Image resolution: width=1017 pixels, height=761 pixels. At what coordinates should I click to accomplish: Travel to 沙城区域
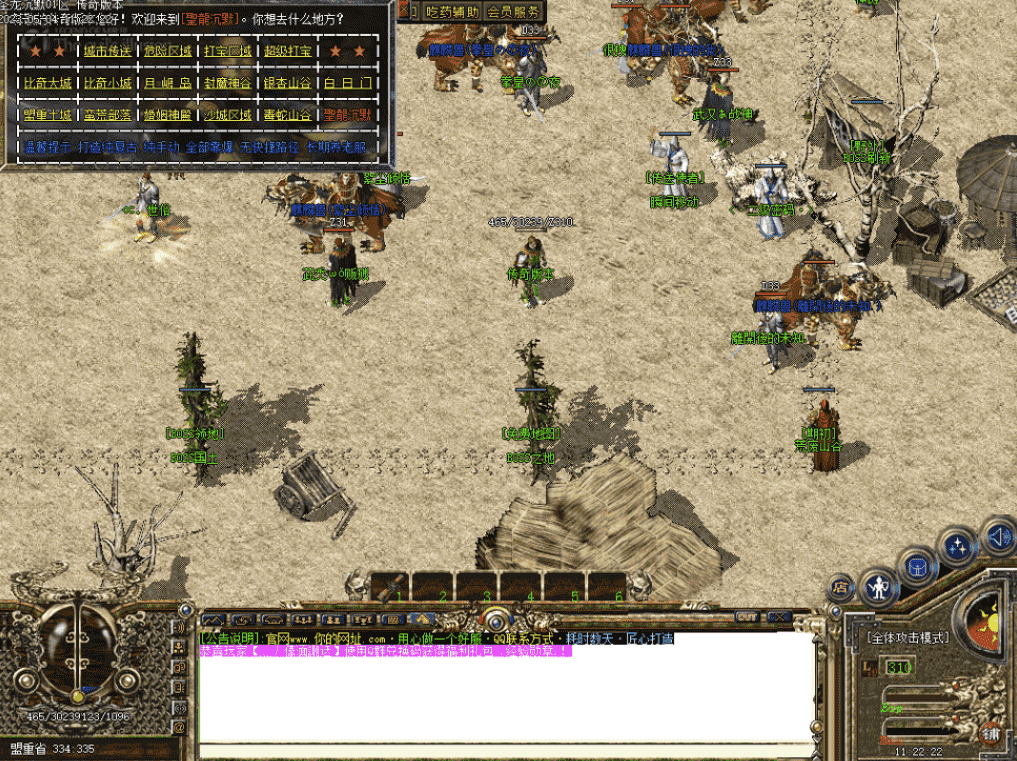(227, 115)
